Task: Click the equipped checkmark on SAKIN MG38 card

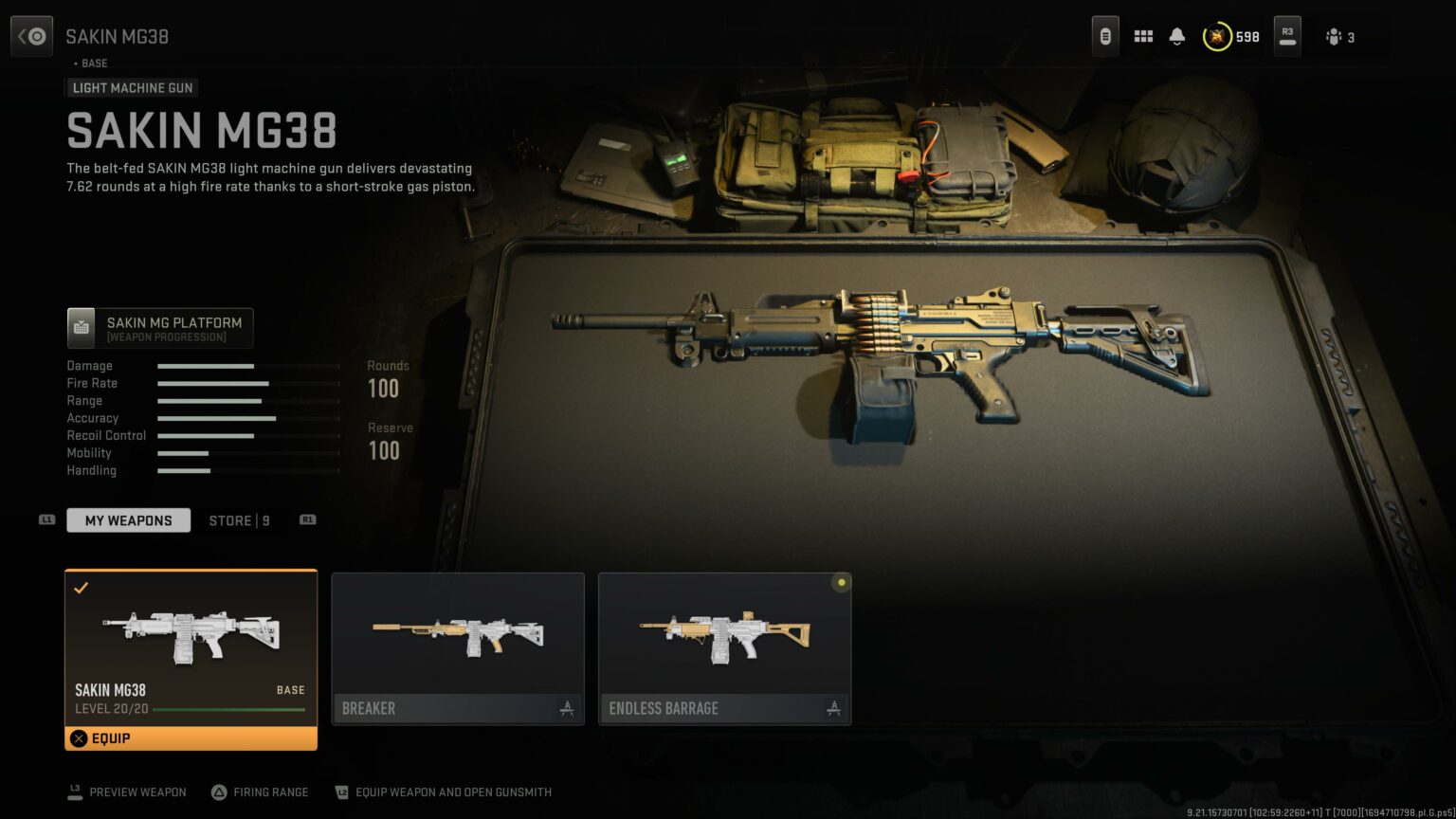Action: [81, 588]
